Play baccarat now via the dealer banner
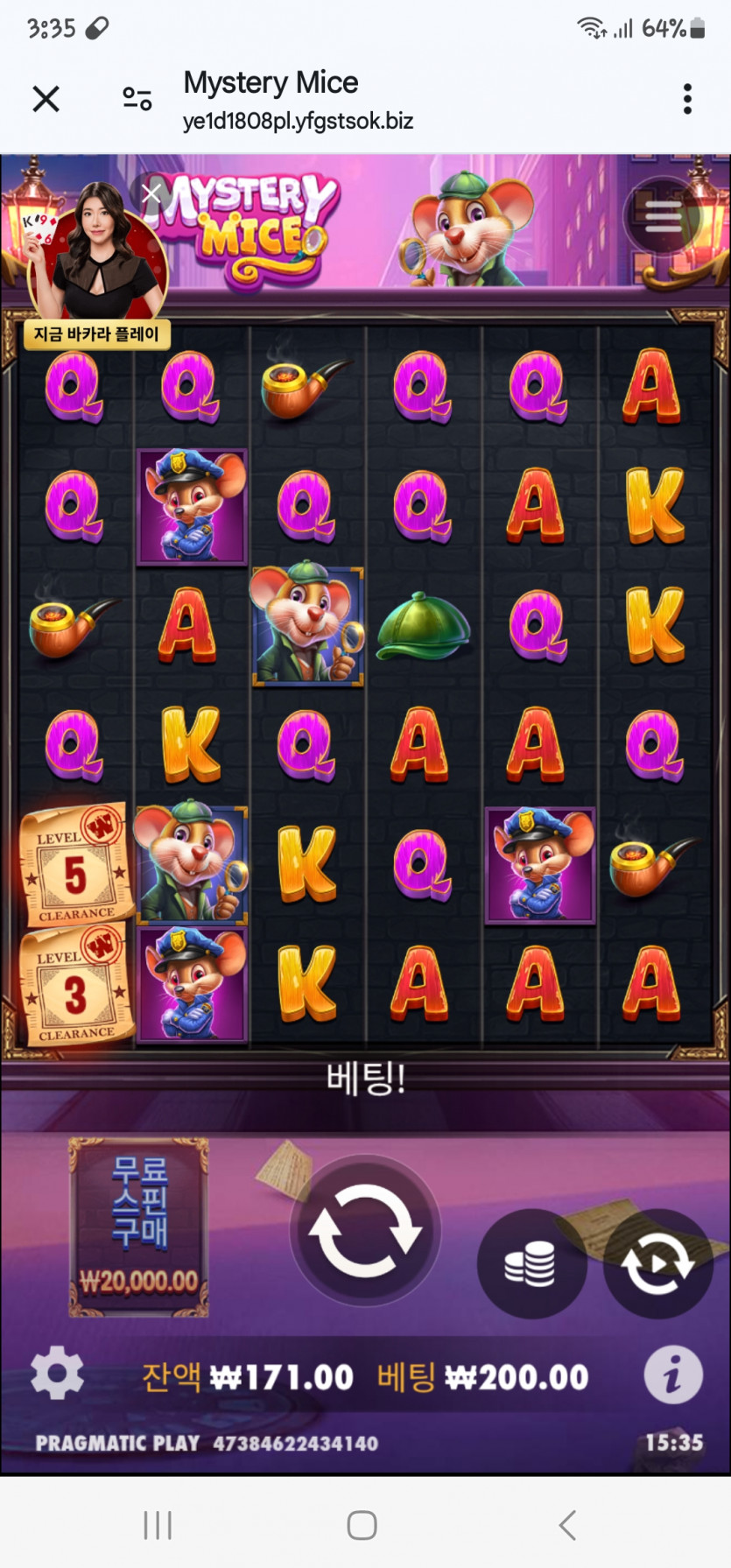Screen dimensions: 731x1568 [x=96, y=334]
